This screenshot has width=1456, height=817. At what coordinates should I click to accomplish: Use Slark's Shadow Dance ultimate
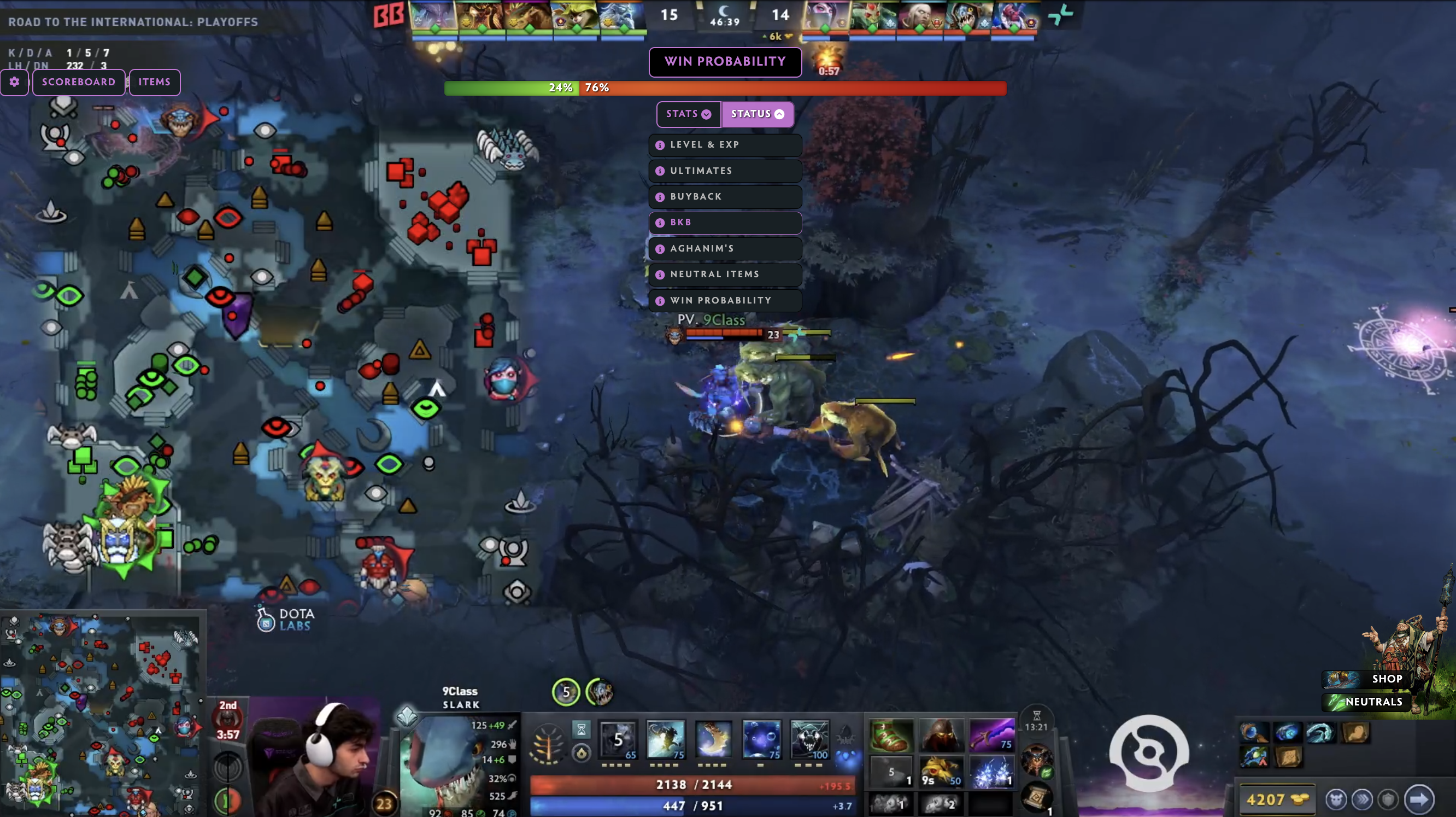(809, 739)
